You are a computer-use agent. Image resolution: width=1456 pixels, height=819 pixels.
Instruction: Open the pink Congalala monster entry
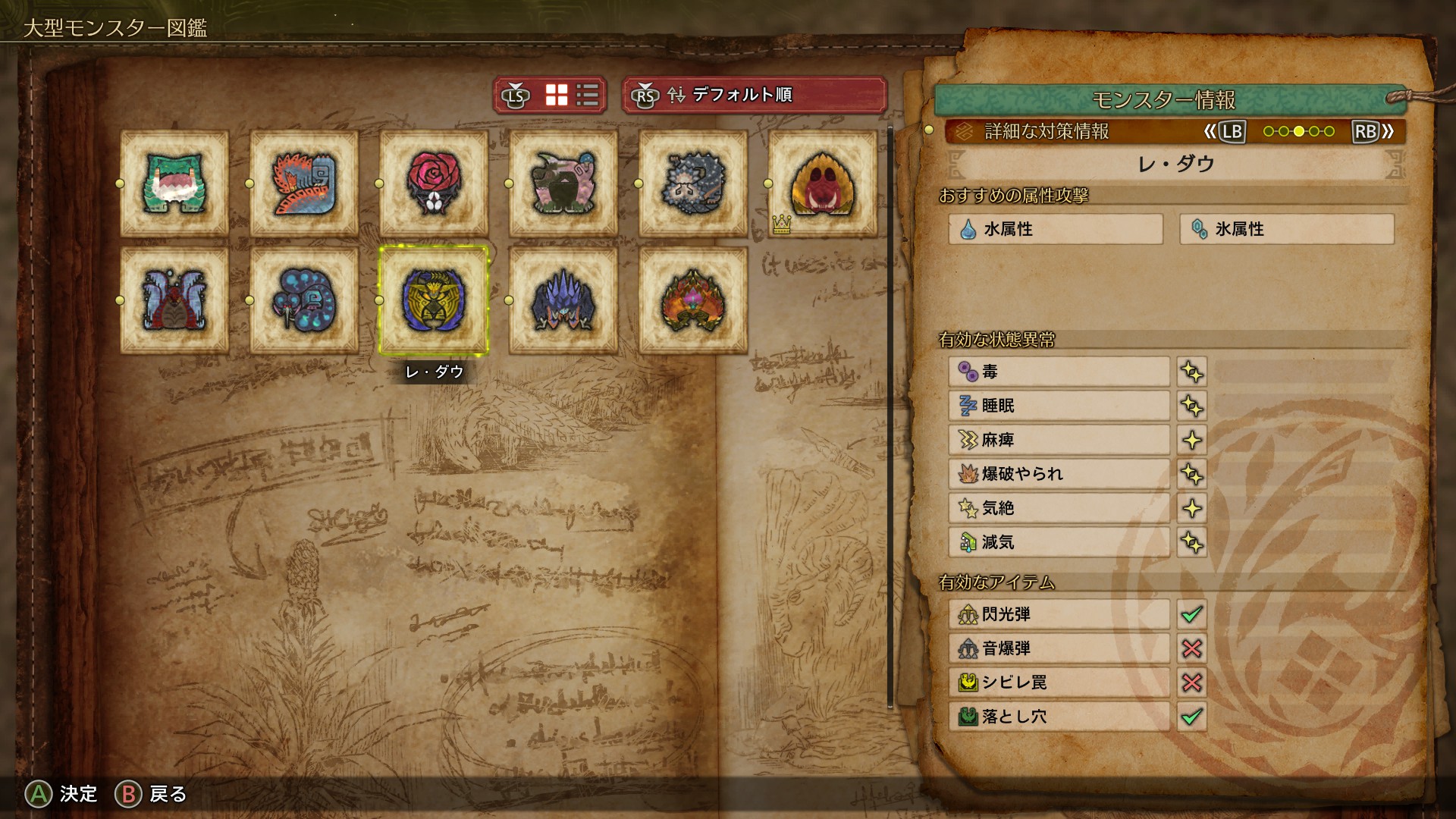click(563, 184)
